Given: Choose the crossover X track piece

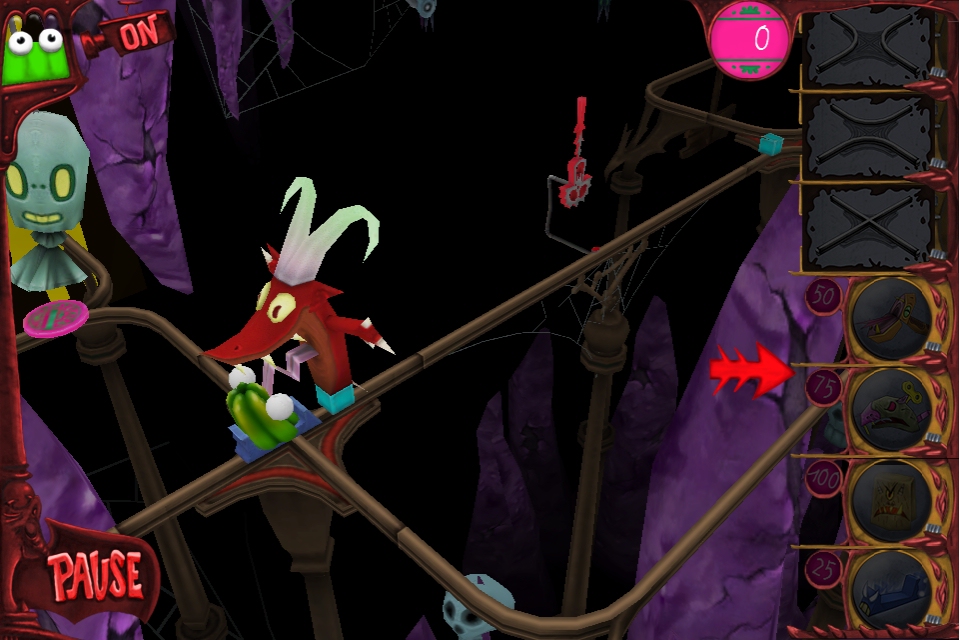Looking at the screenshot, I should (x=869, y=228).
